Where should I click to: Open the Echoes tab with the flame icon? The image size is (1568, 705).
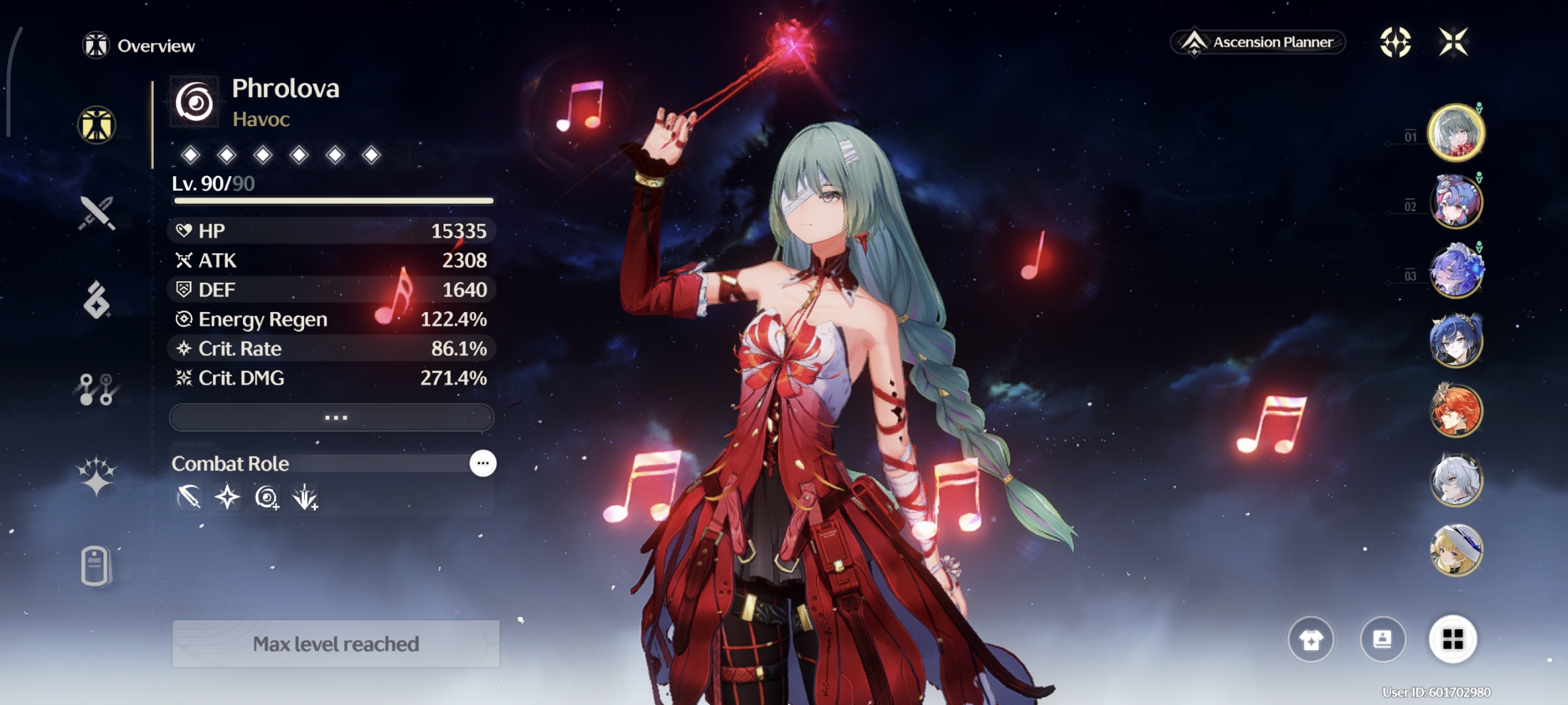(97, 299)
